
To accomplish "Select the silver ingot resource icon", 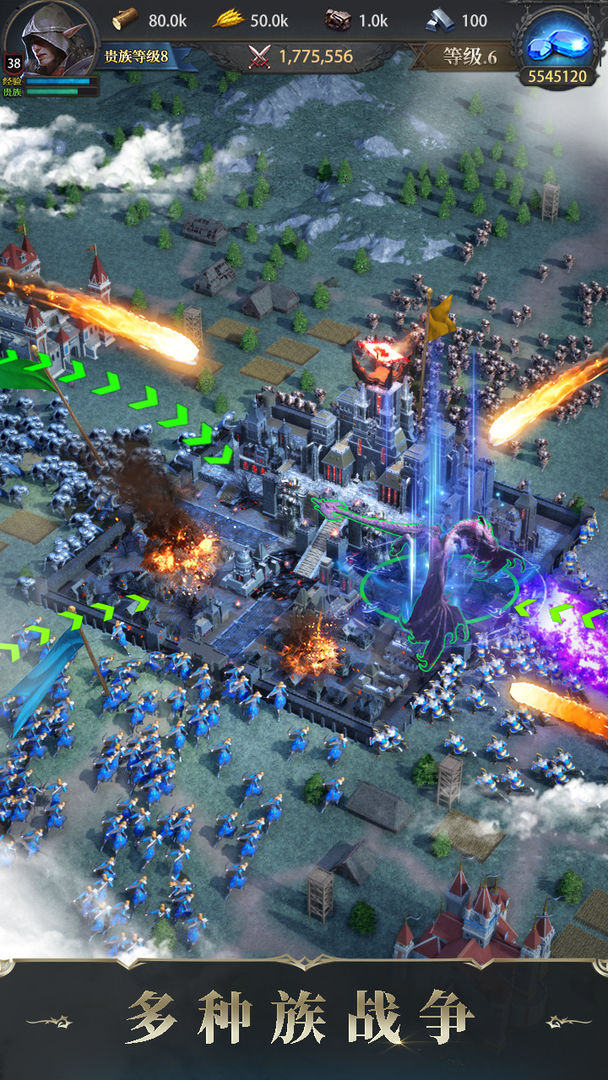I will pos(440,20).
